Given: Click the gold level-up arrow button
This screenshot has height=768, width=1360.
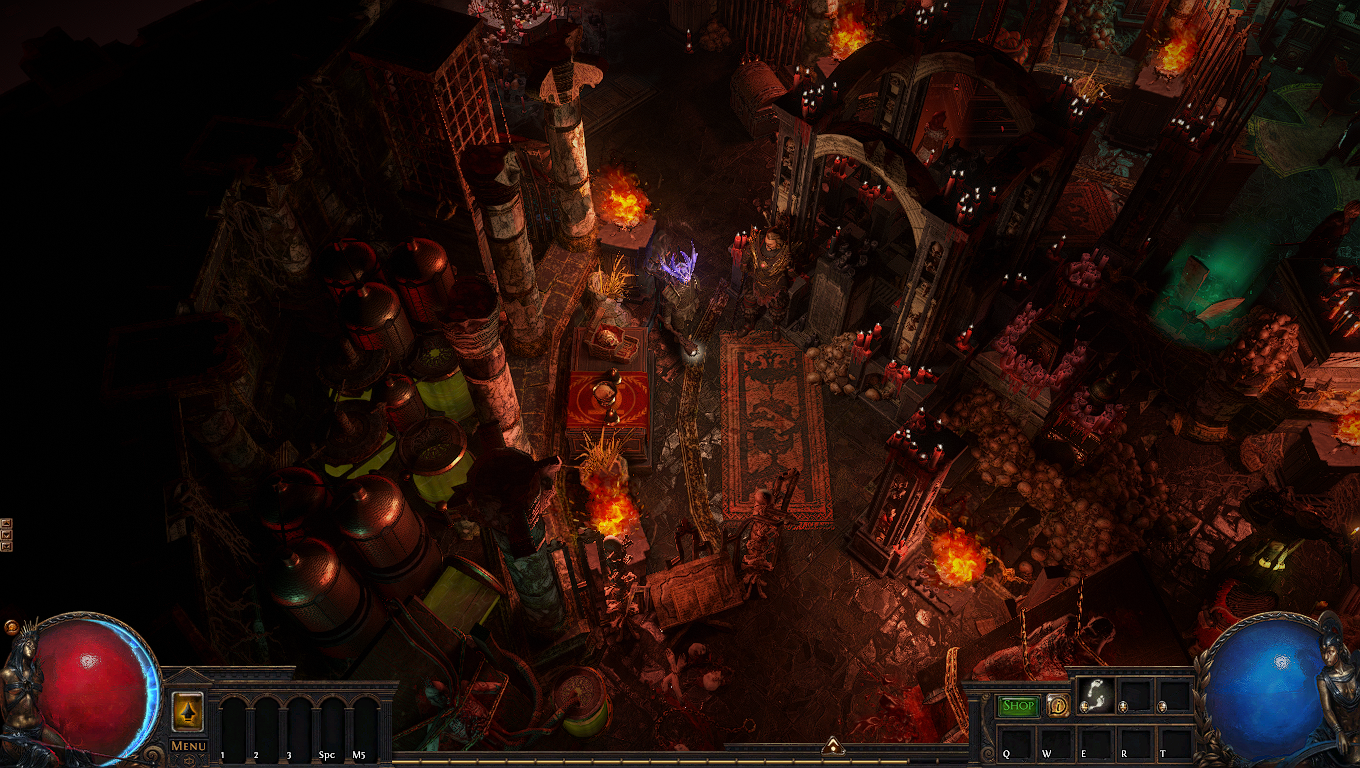Looking at the screenshot, I should 188,710.
